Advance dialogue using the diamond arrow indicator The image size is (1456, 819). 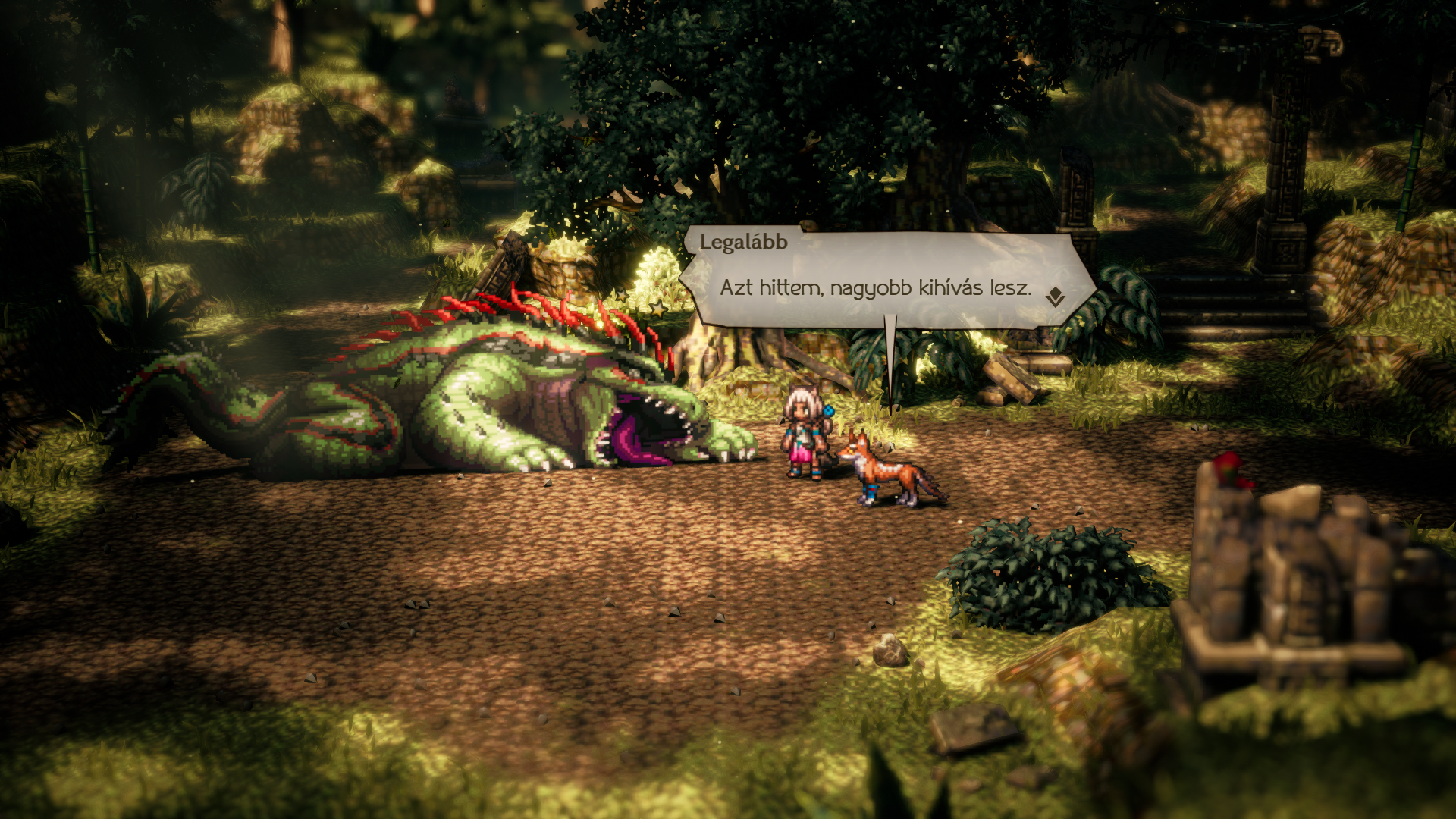[1055, 297]
